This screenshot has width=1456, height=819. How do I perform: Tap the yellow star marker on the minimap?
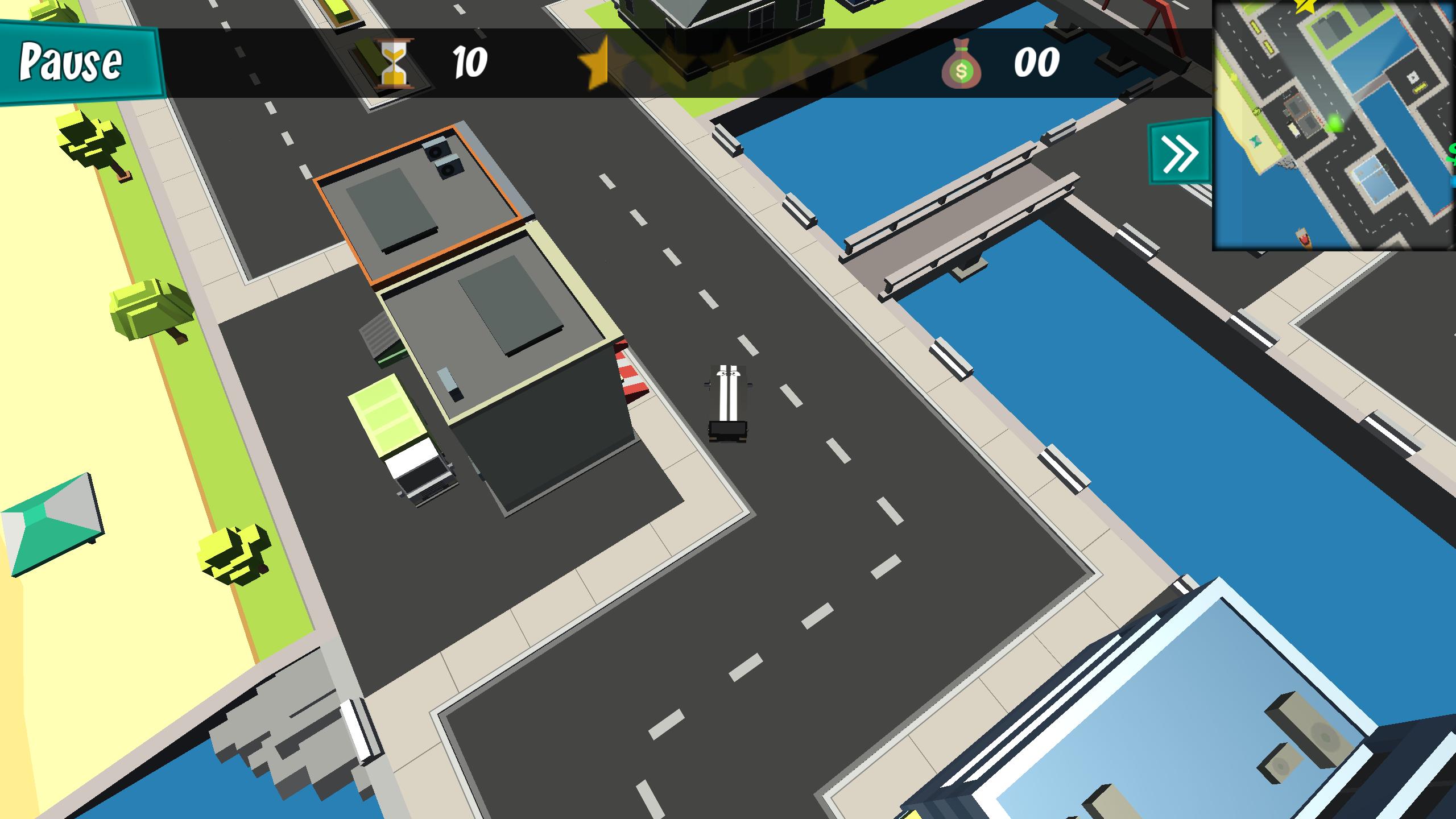click(x=1304, y=7)
